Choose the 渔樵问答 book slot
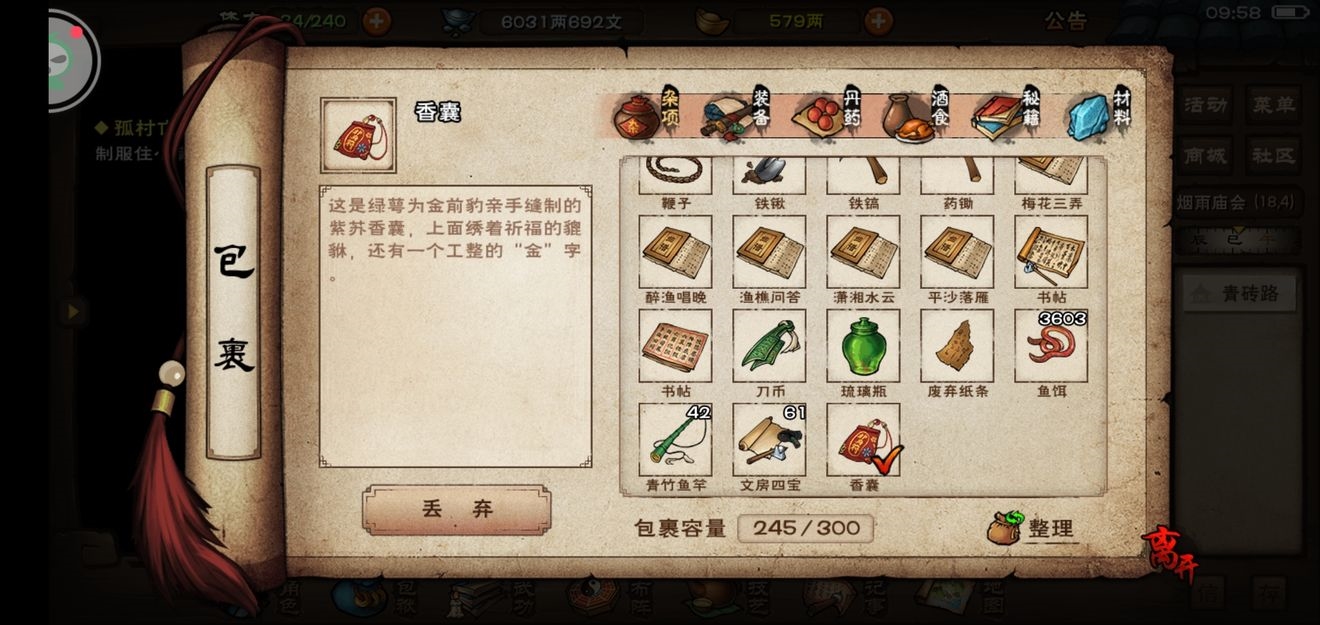This screenshot has height=625, width=1320. 769,253
